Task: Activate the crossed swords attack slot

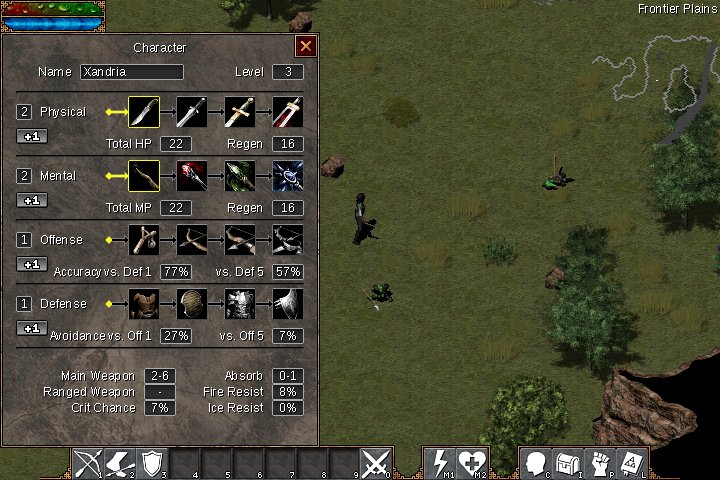Action: (x=376, y=463)
